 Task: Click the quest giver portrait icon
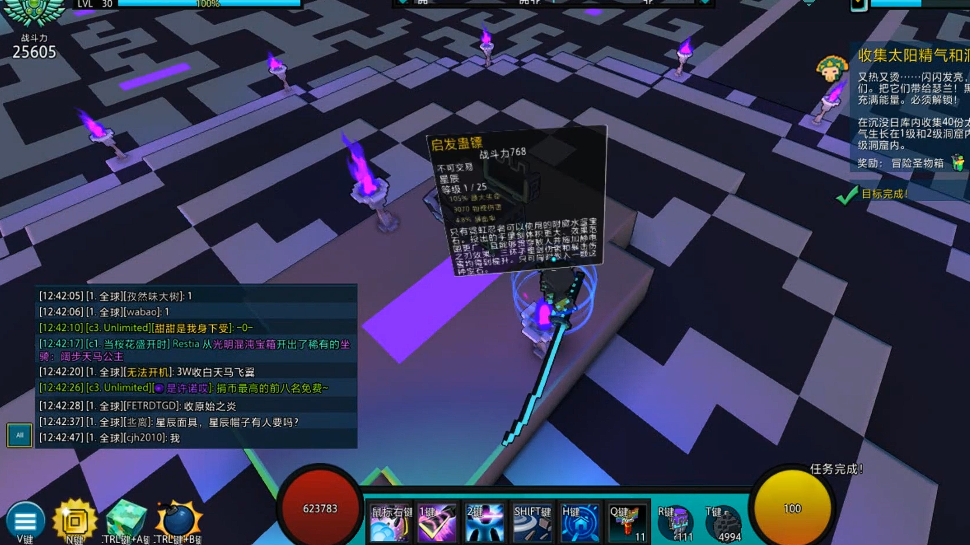(831, 70)
